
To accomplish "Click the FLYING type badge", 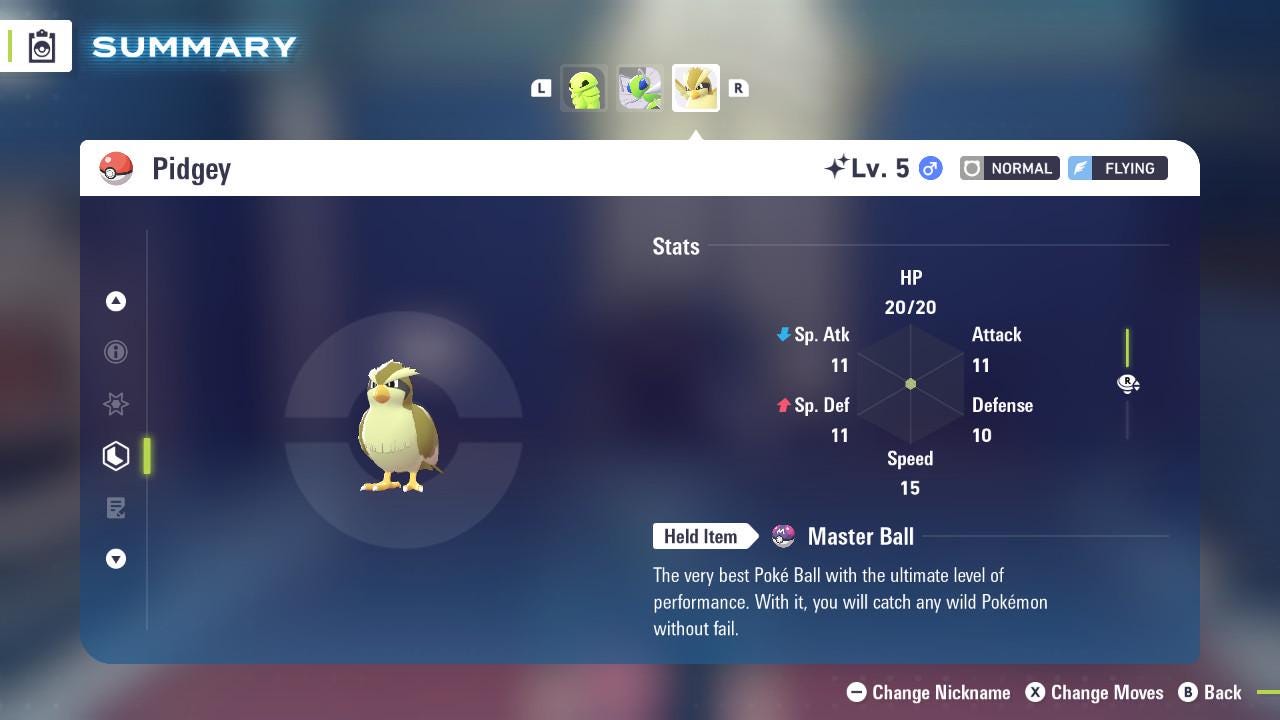I will 1118,168.
